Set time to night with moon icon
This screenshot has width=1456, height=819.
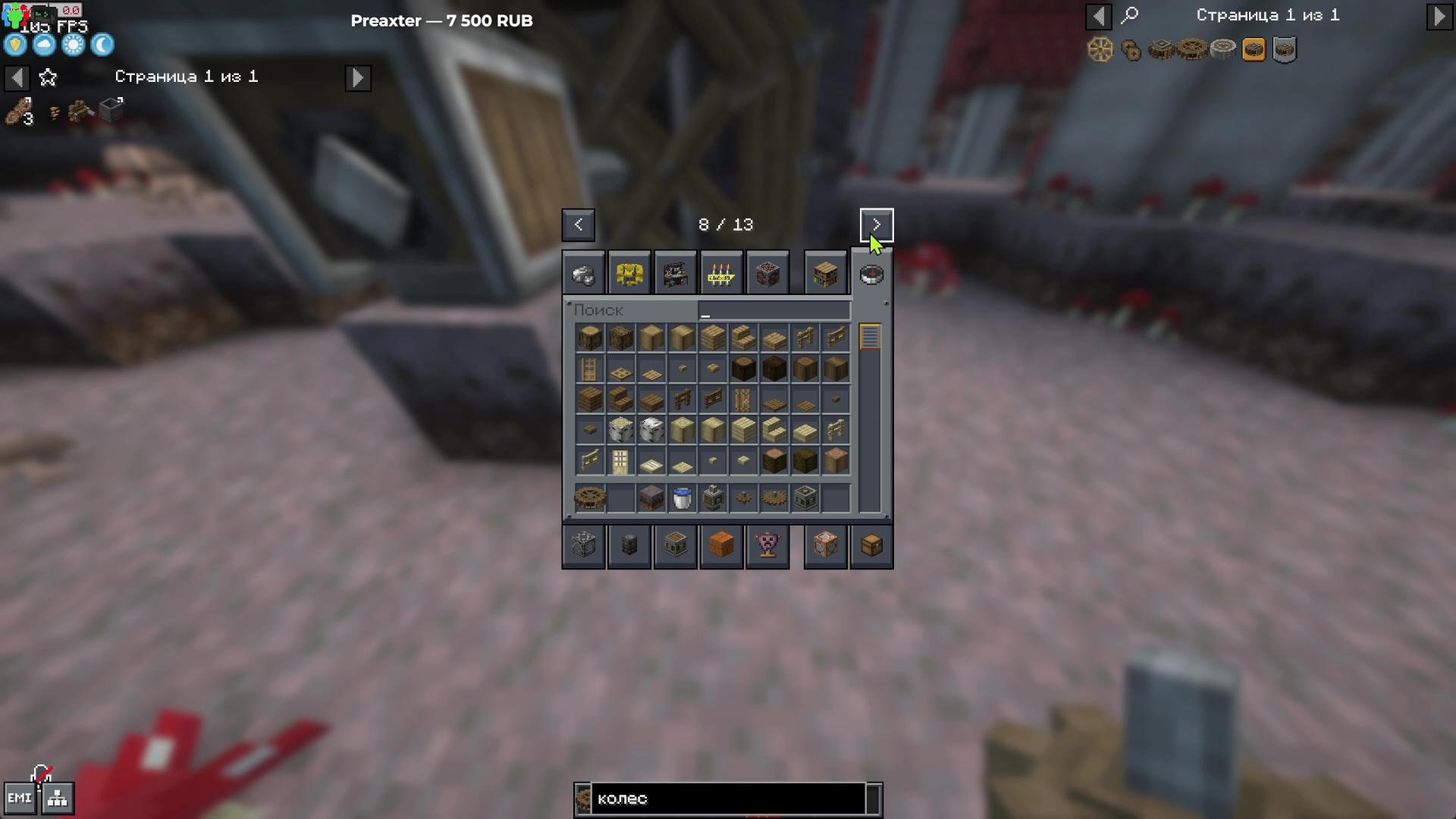[102, 45]
